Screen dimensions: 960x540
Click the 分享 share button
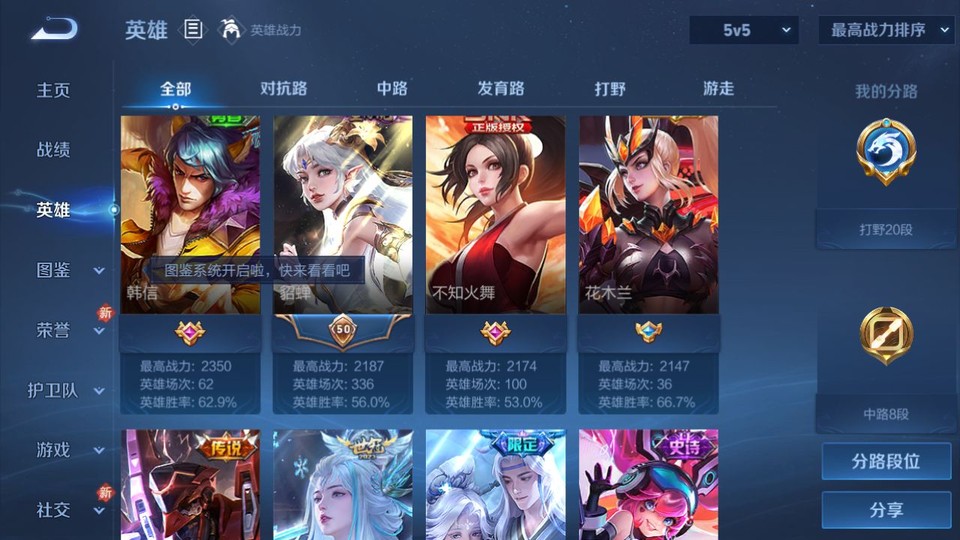[x=886, y=510]
